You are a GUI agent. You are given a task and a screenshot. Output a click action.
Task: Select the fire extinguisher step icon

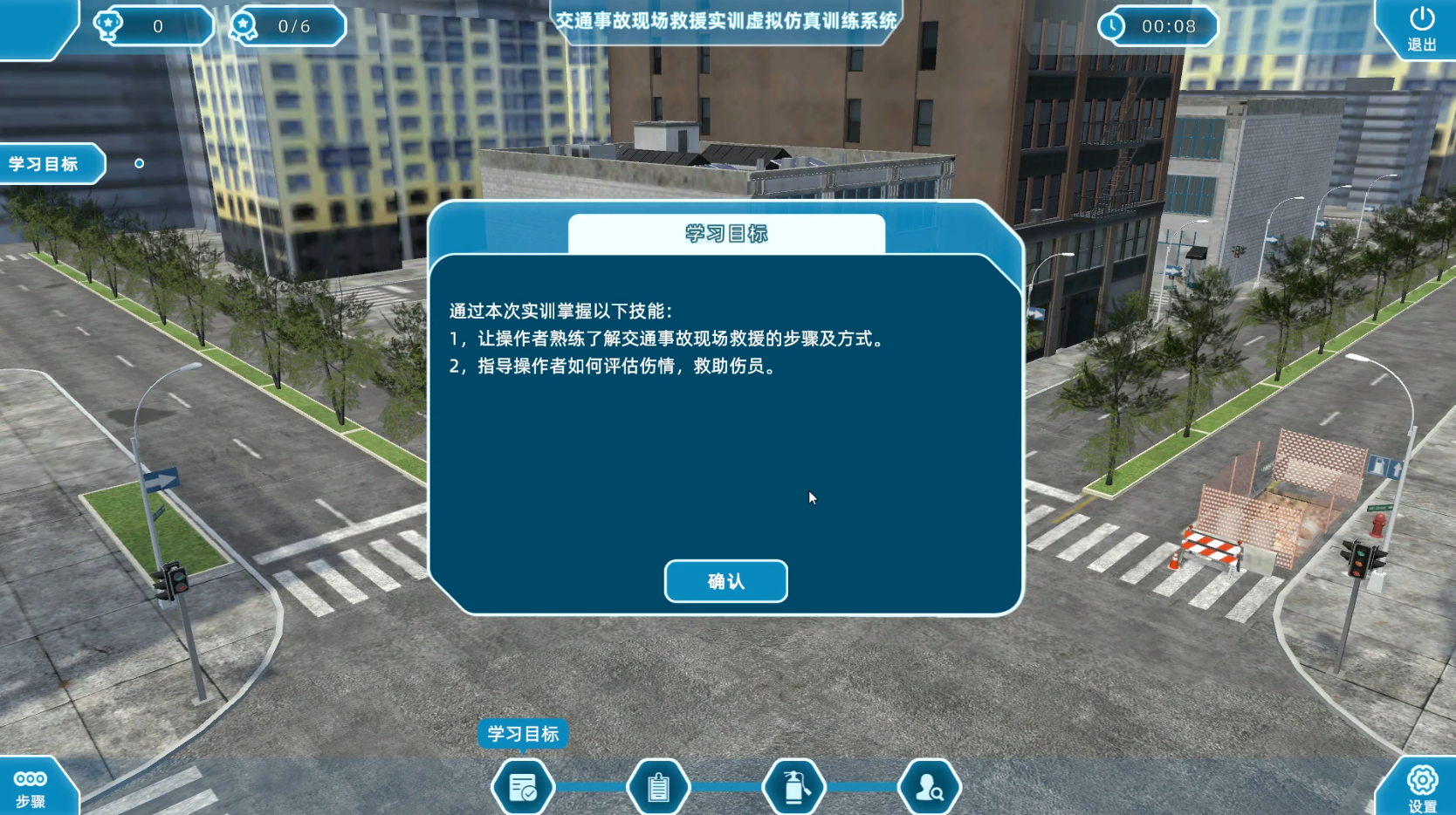tap(793, 786)
